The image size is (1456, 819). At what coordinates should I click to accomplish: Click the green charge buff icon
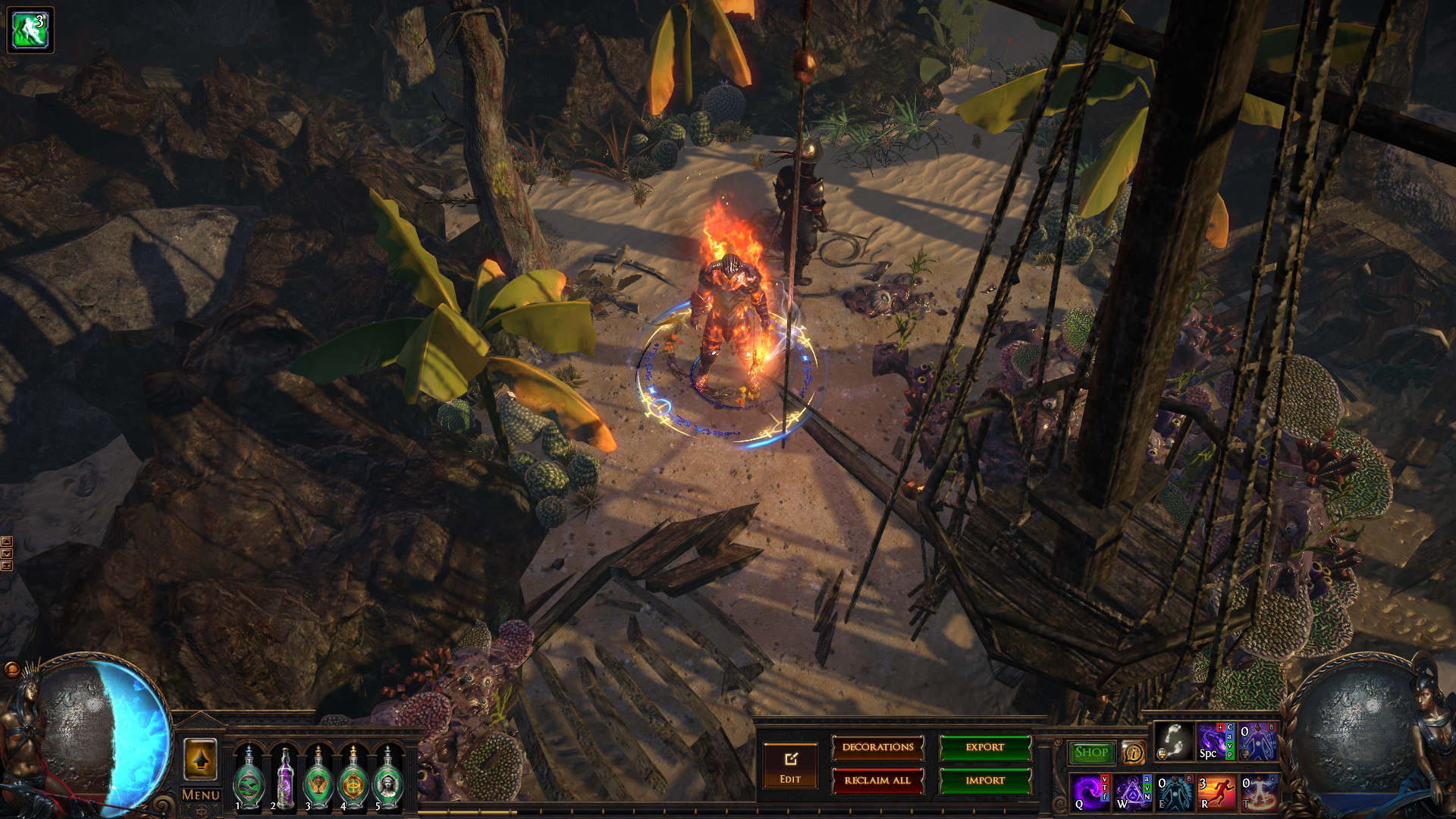click(30, 30)
